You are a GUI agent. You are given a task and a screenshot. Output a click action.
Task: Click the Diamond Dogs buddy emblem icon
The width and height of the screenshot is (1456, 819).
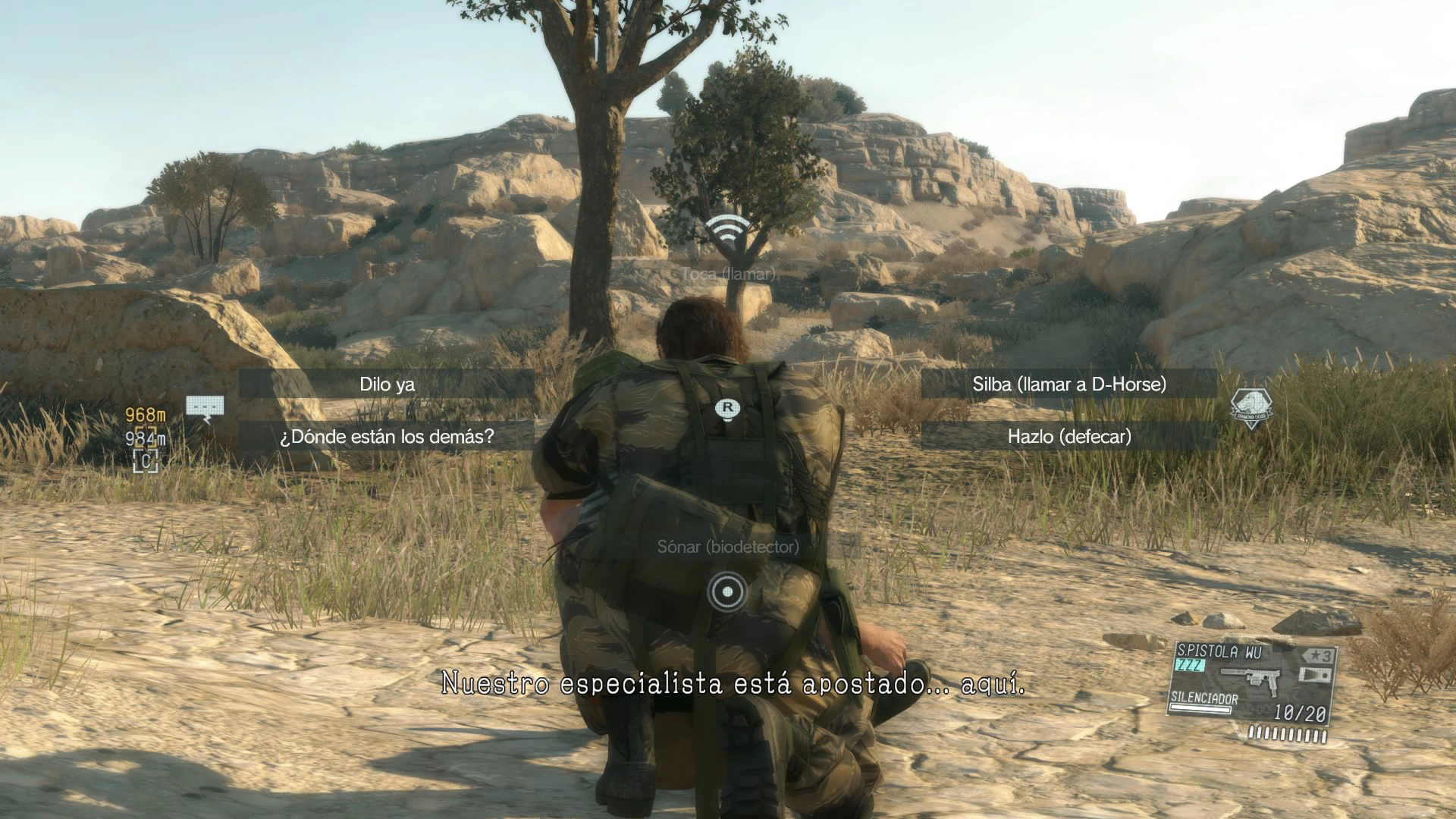click(x=1250, y=408)
